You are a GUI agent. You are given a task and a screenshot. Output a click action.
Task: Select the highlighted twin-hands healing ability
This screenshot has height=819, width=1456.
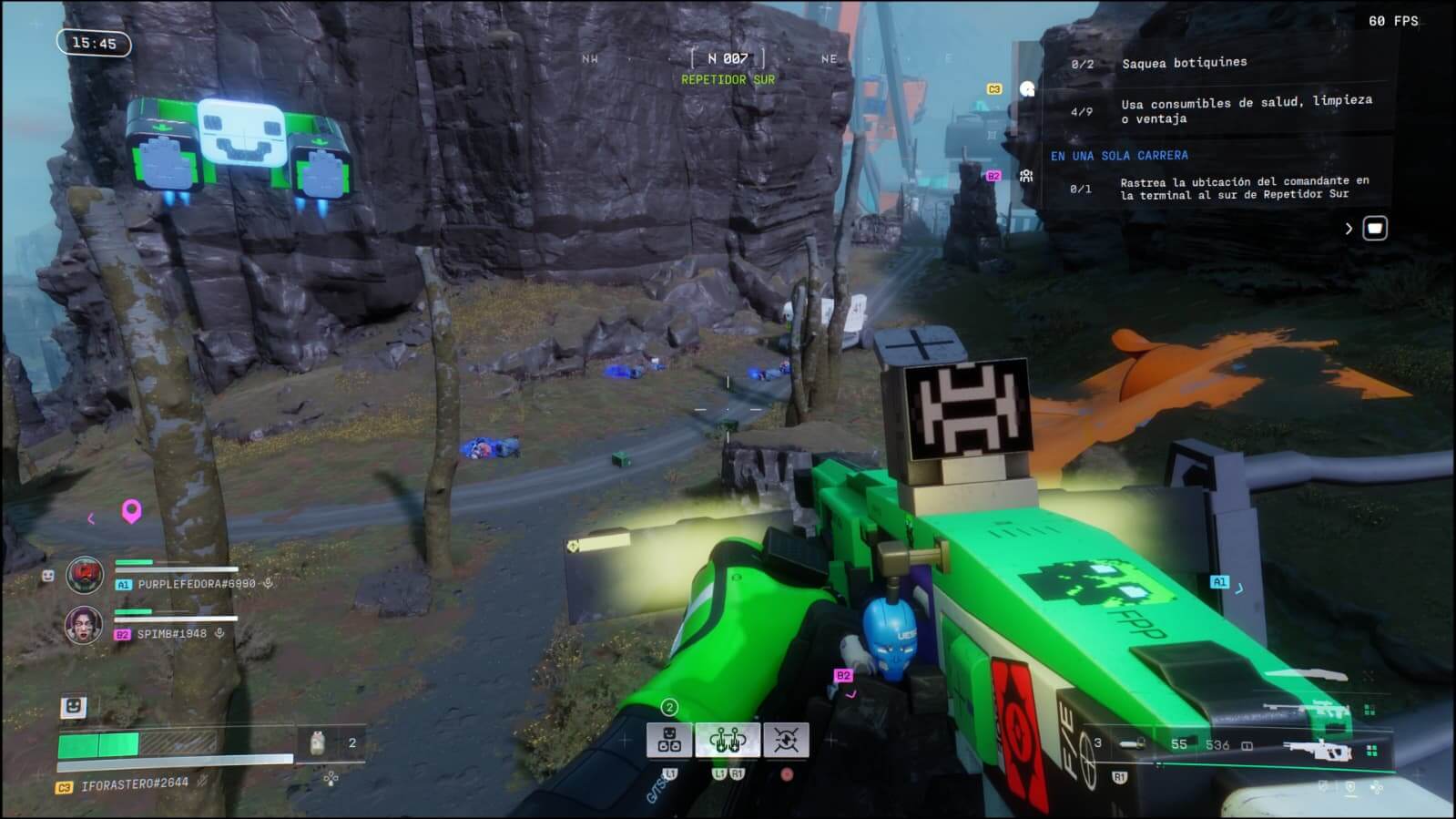tap(728, 740)
